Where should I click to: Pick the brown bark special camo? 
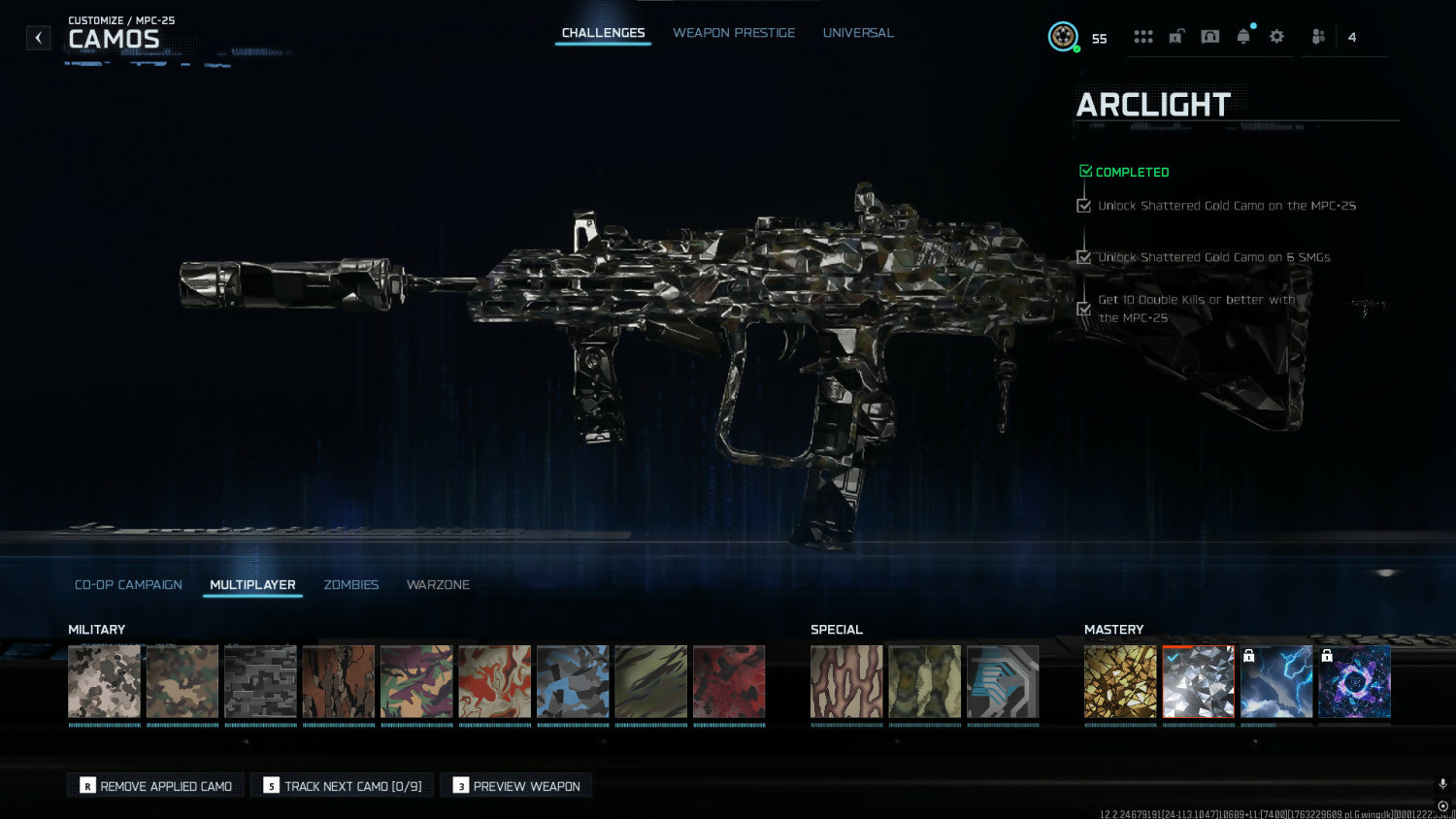(846, 682)
